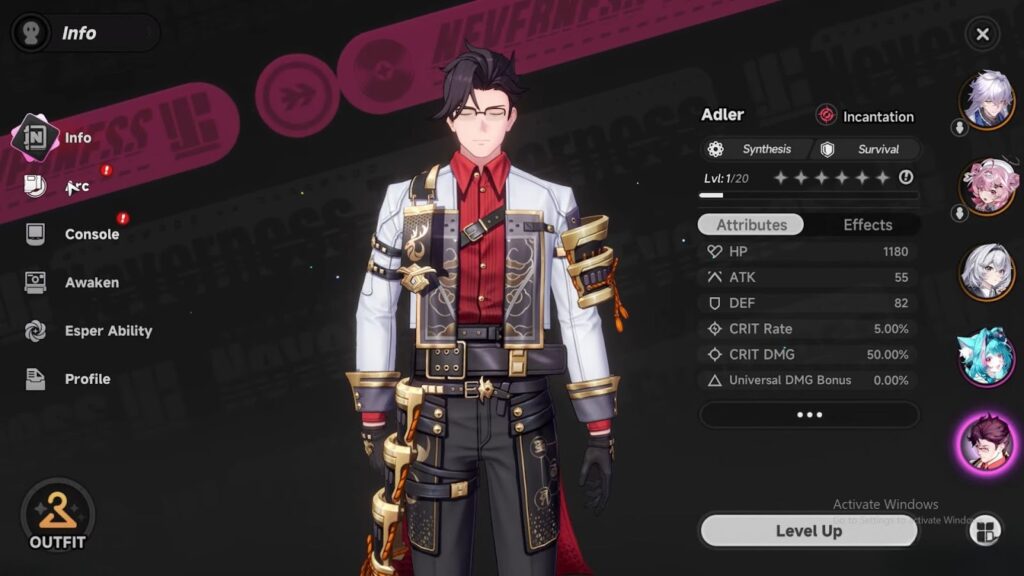Click the Level Up button

[x=808, y=531]
